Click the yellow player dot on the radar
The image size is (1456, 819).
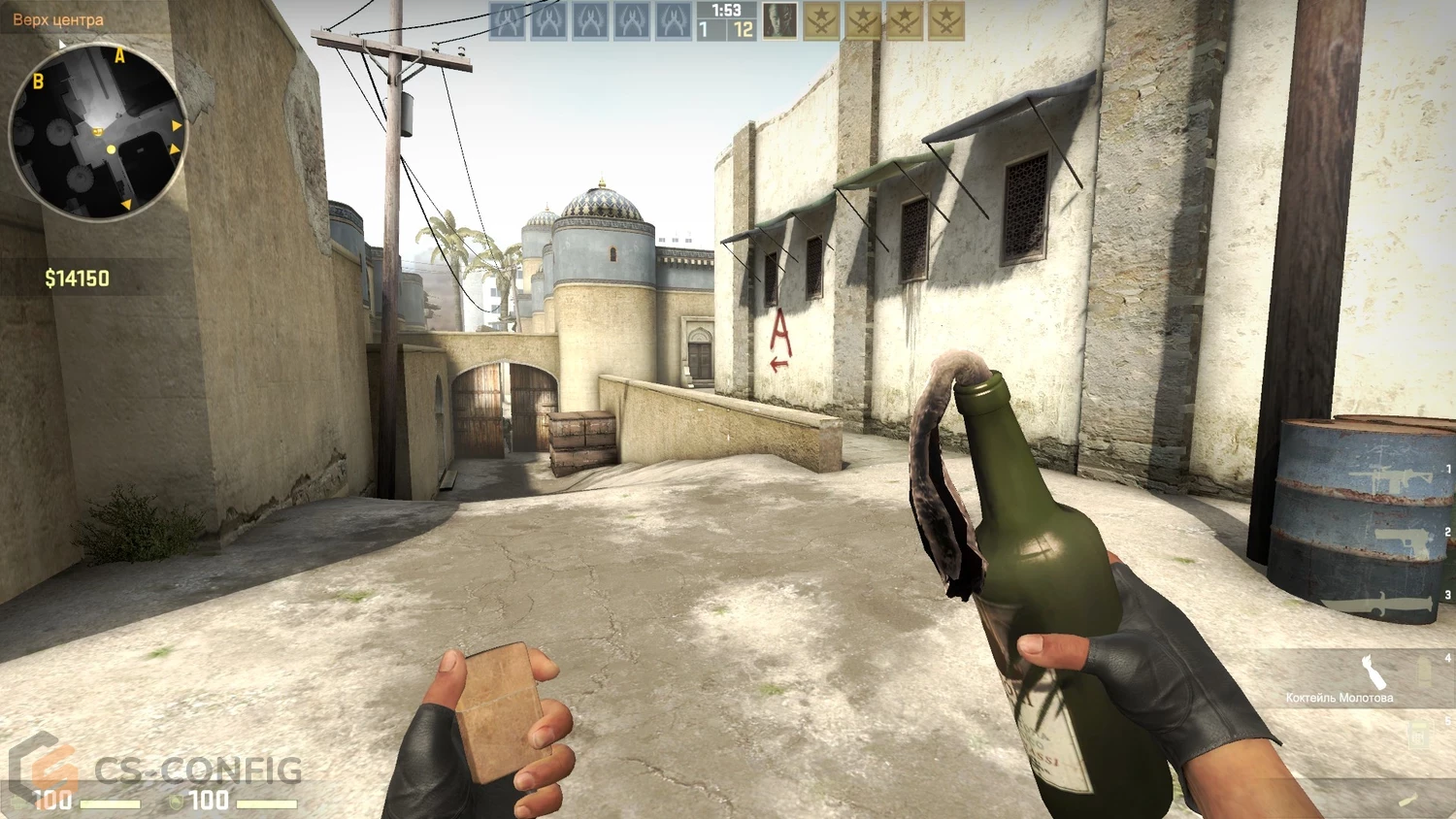click(110, 147)
